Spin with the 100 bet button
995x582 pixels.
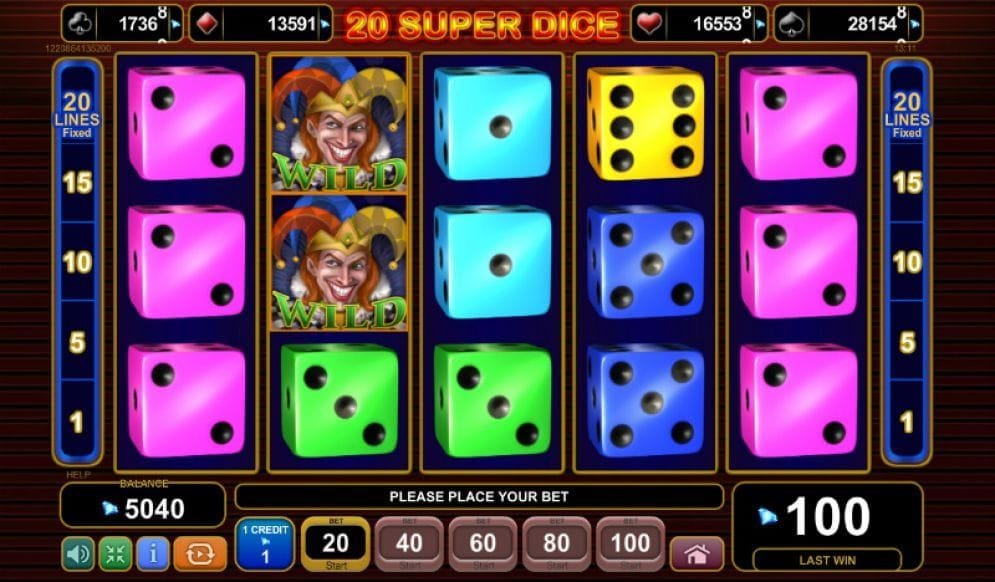click(631, 544)
